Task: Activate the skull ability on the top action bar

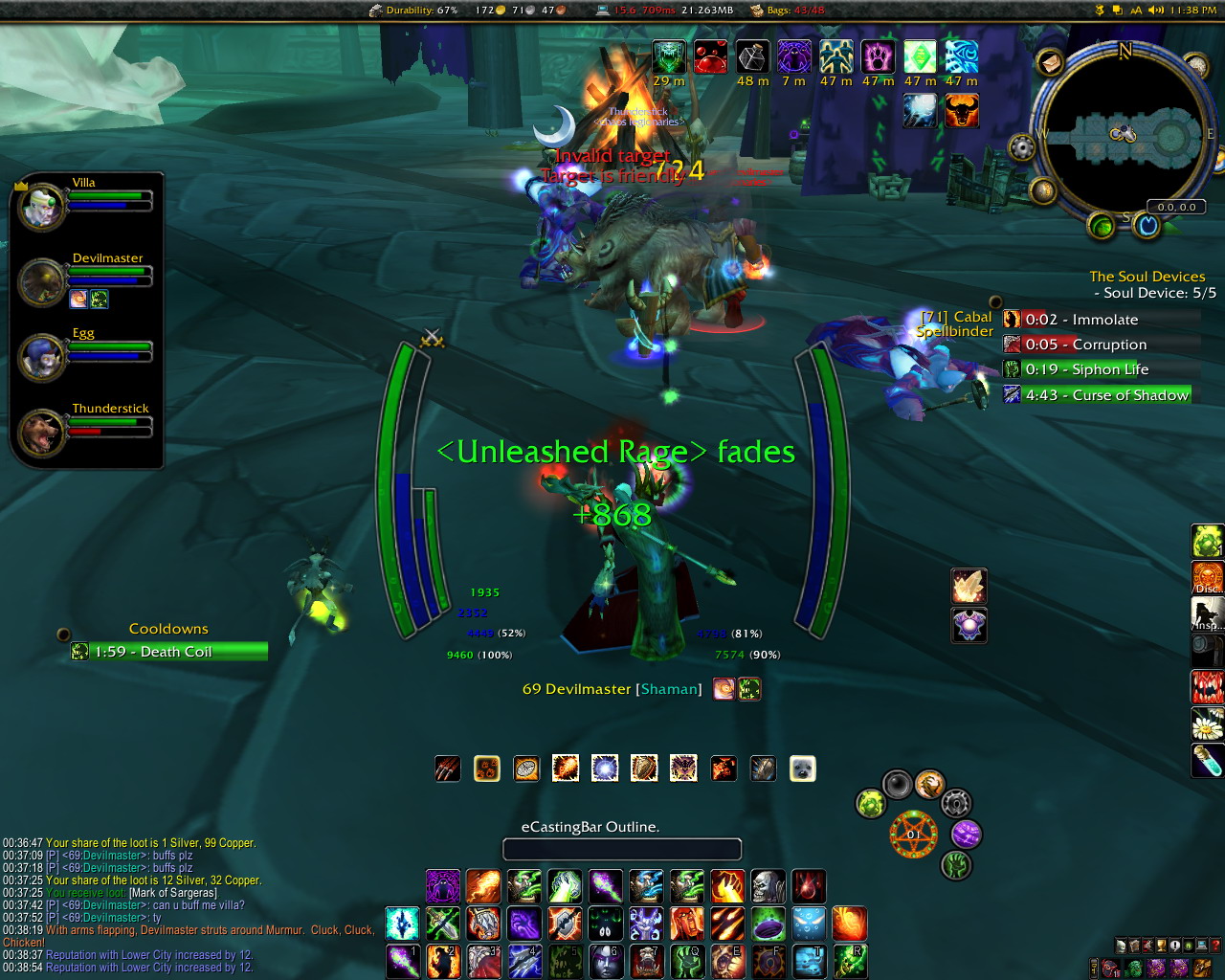Action: pyautogui.click(x=768, y=886)
